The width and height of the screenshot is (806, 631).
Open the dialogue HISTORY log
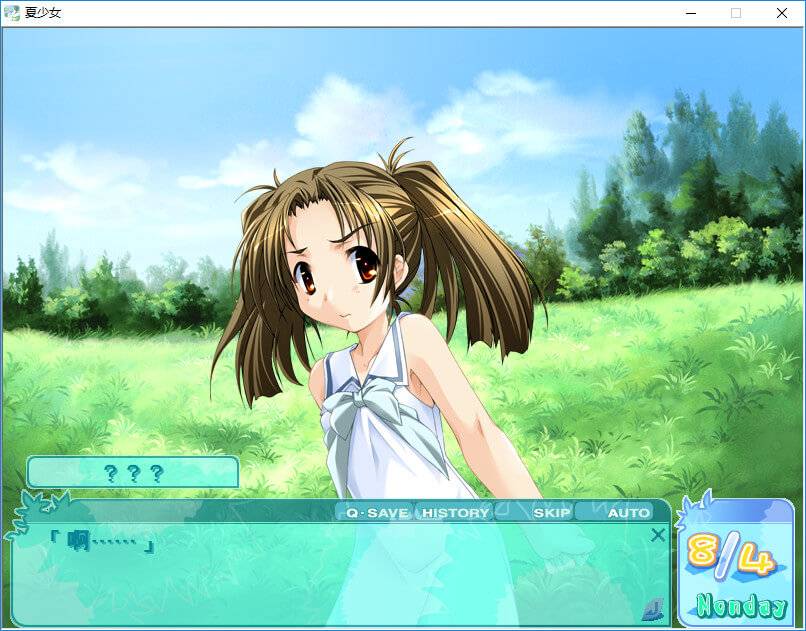456,513
